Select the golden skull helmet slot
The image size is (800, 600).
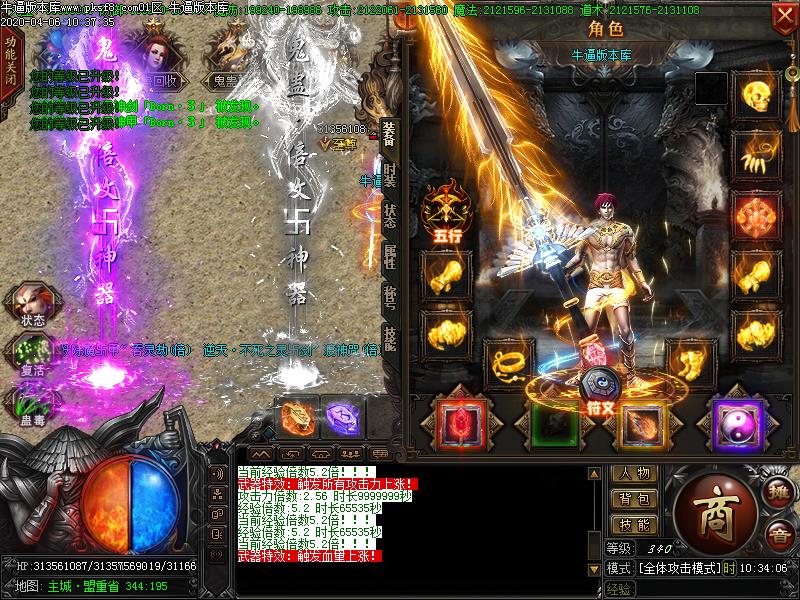point(757,95)
